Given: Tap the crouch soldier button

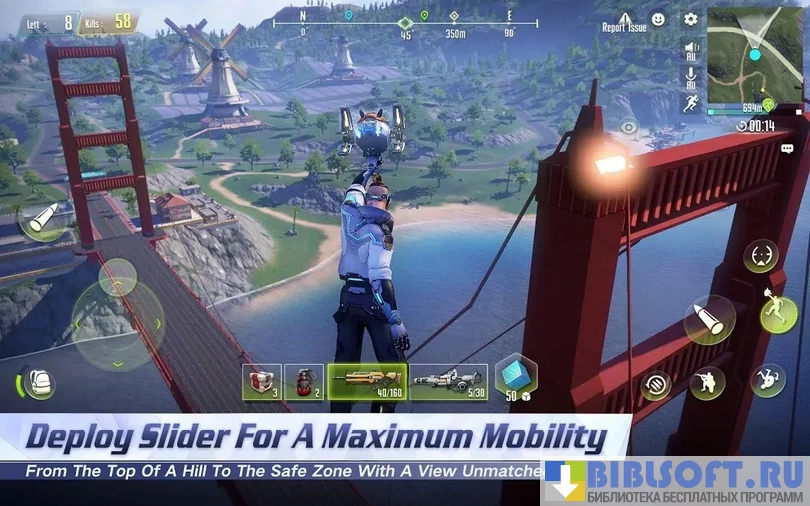Looking at the screenshot, I should 707,382.
